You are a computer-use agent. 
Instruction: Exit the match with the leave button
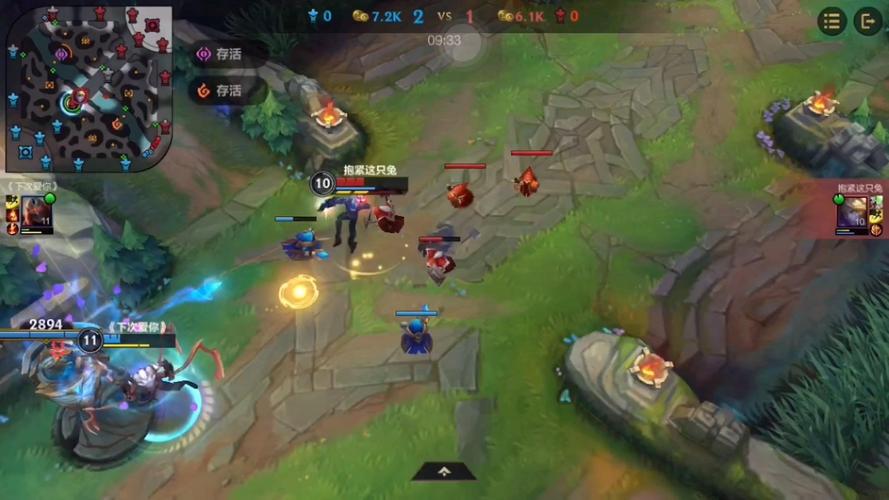(867, 21)
